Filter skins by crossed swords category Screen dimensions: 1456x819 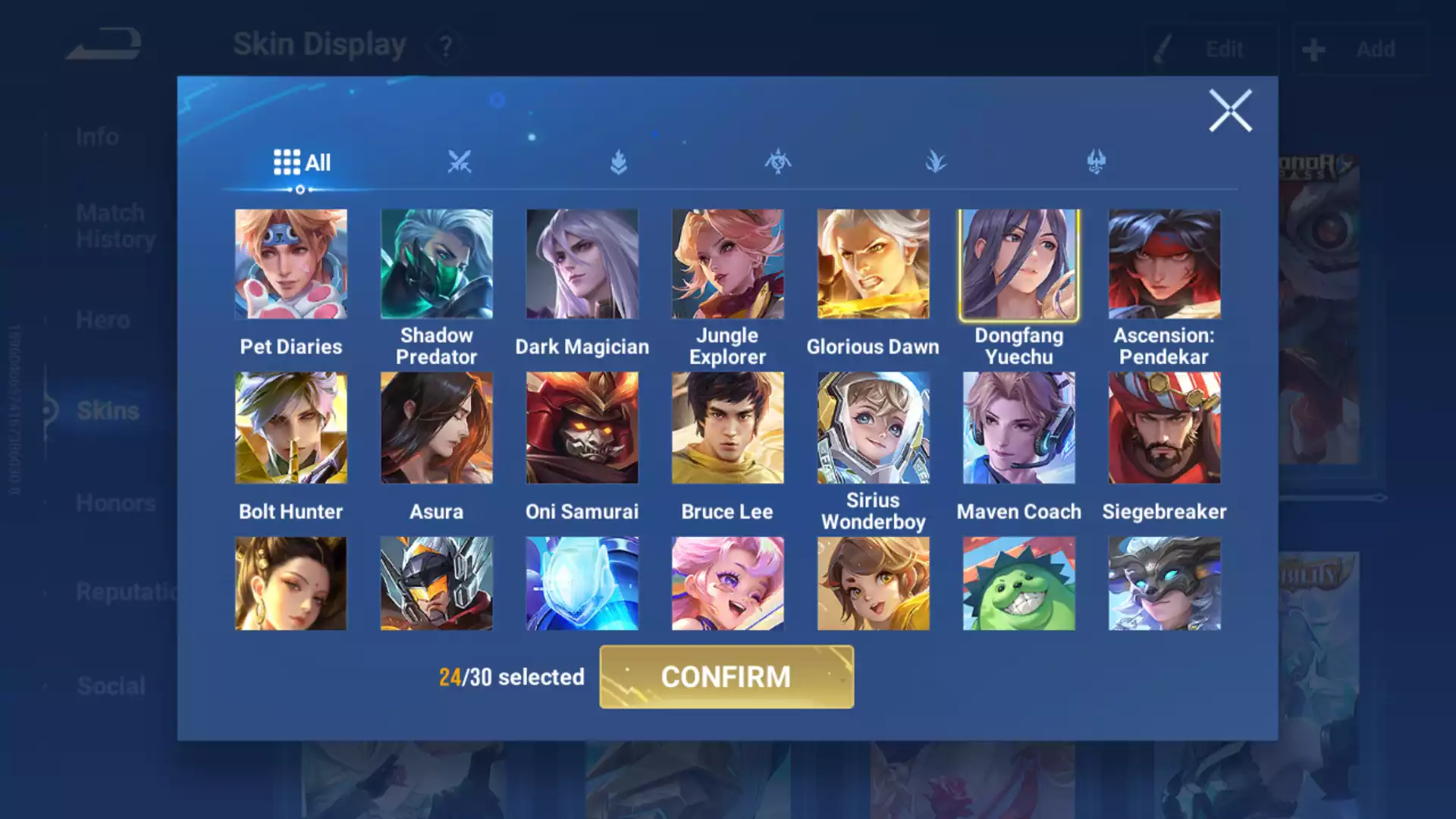click(x=459, y=162)
